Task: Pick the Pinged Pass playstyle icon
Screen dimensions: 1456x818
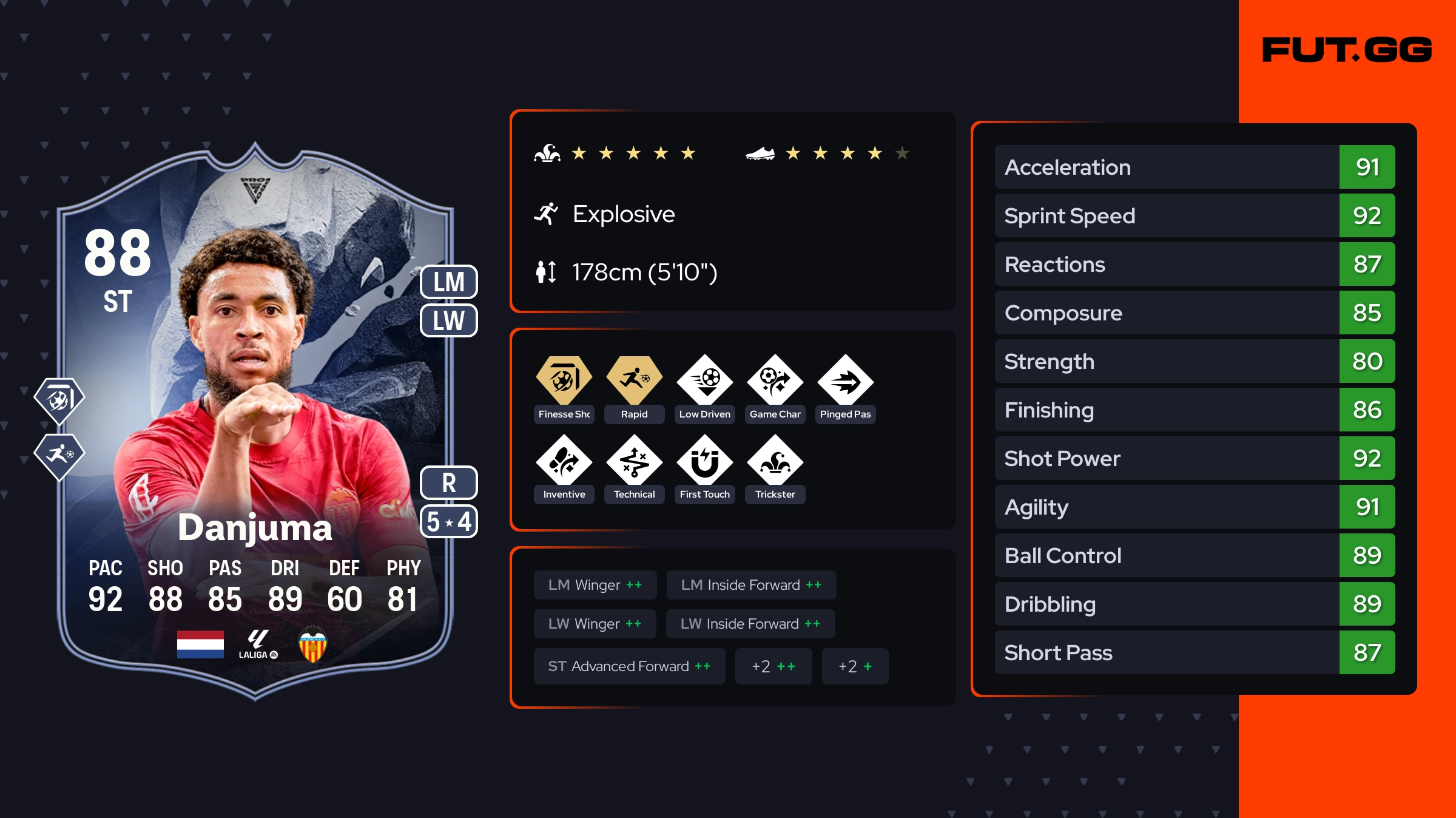Action: tap(845, 381)
